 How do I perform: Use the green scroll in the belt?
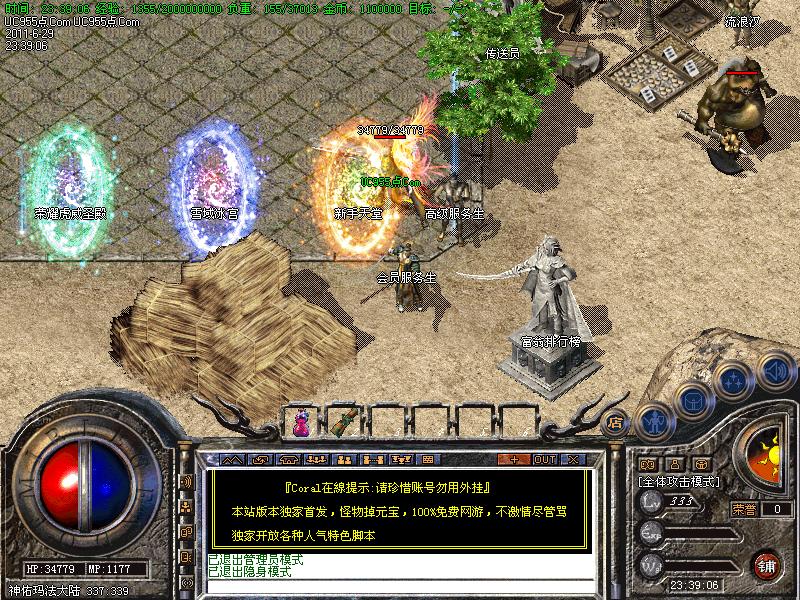[347, 422]
